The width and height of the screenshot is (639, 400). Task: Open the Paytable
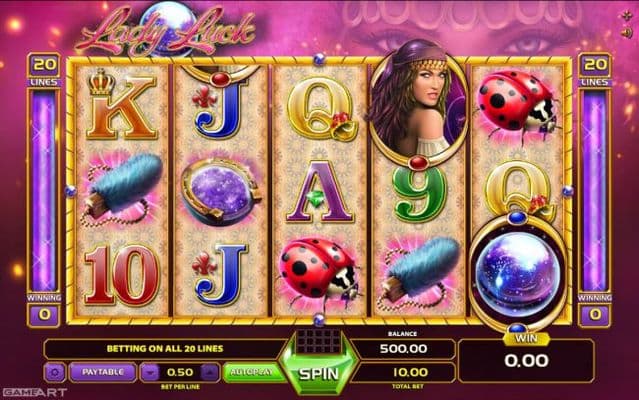104,371
